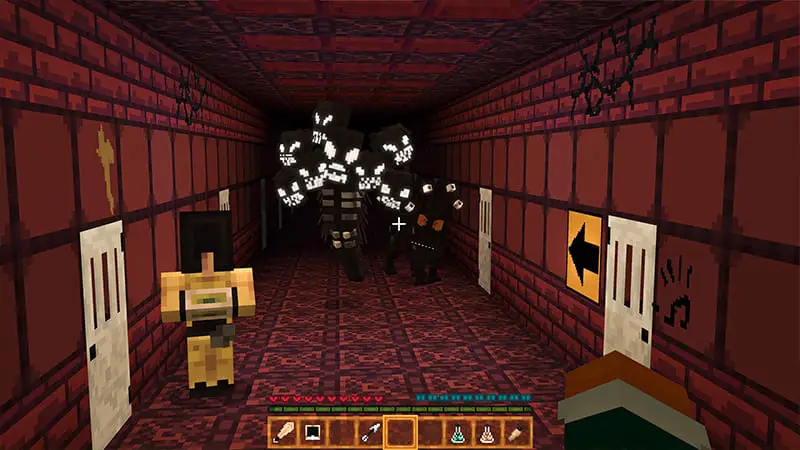Select the green potion flask slot
The height and width of the screenshot is (450, 800).
click(459, 432)
